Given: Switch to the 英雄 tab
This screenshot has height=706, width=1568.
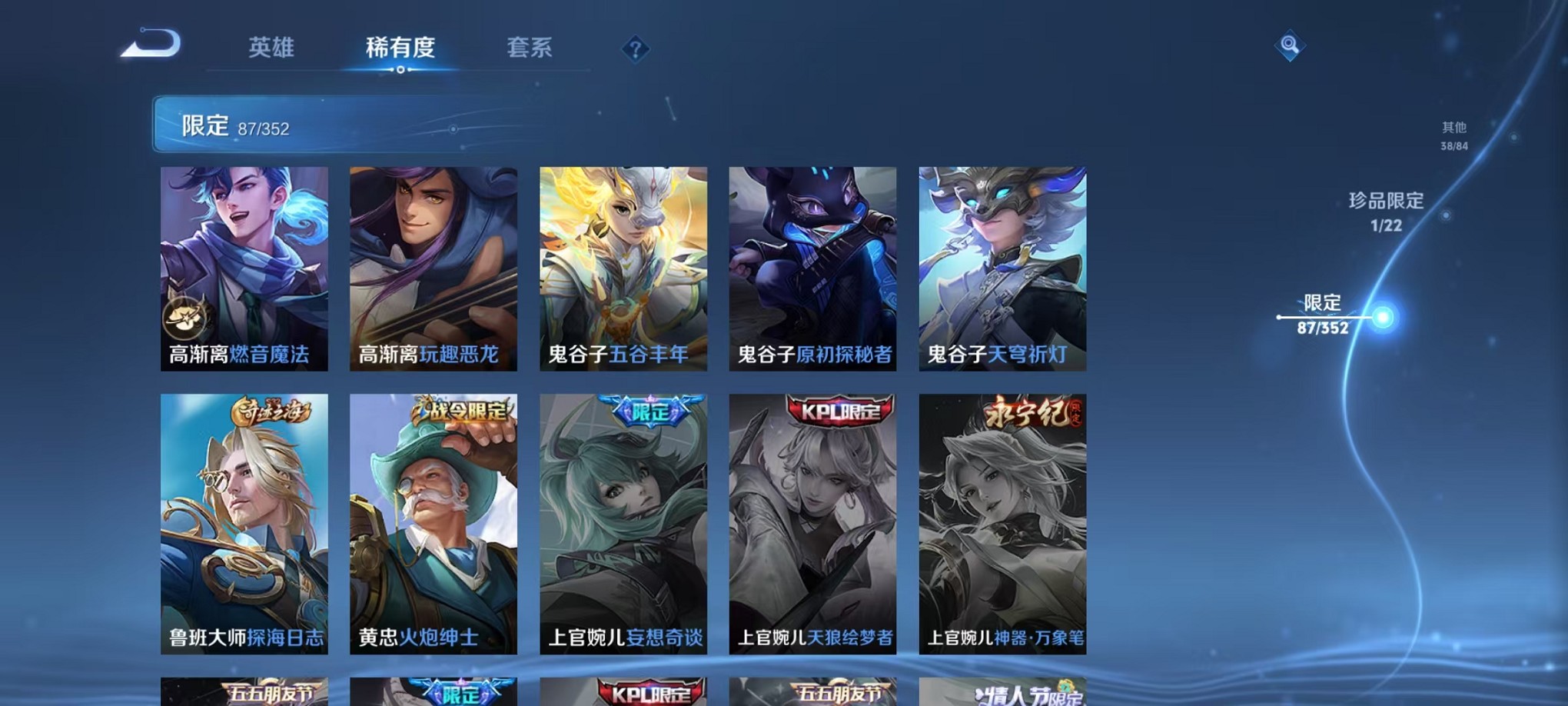Looking at the screenshot, I should point(269,48).
